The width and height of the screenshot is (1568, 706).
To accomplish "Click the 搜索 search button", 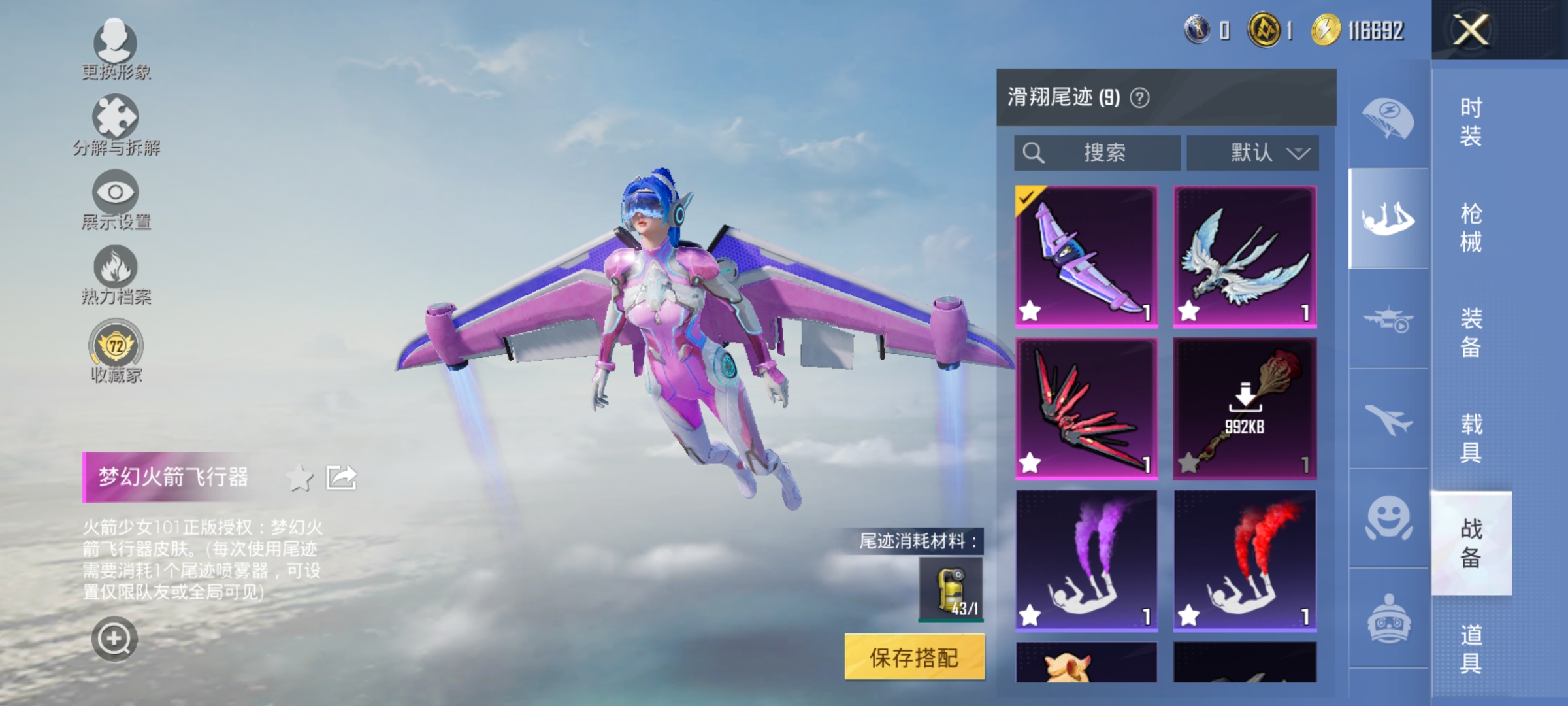I will coord(1098,152).
